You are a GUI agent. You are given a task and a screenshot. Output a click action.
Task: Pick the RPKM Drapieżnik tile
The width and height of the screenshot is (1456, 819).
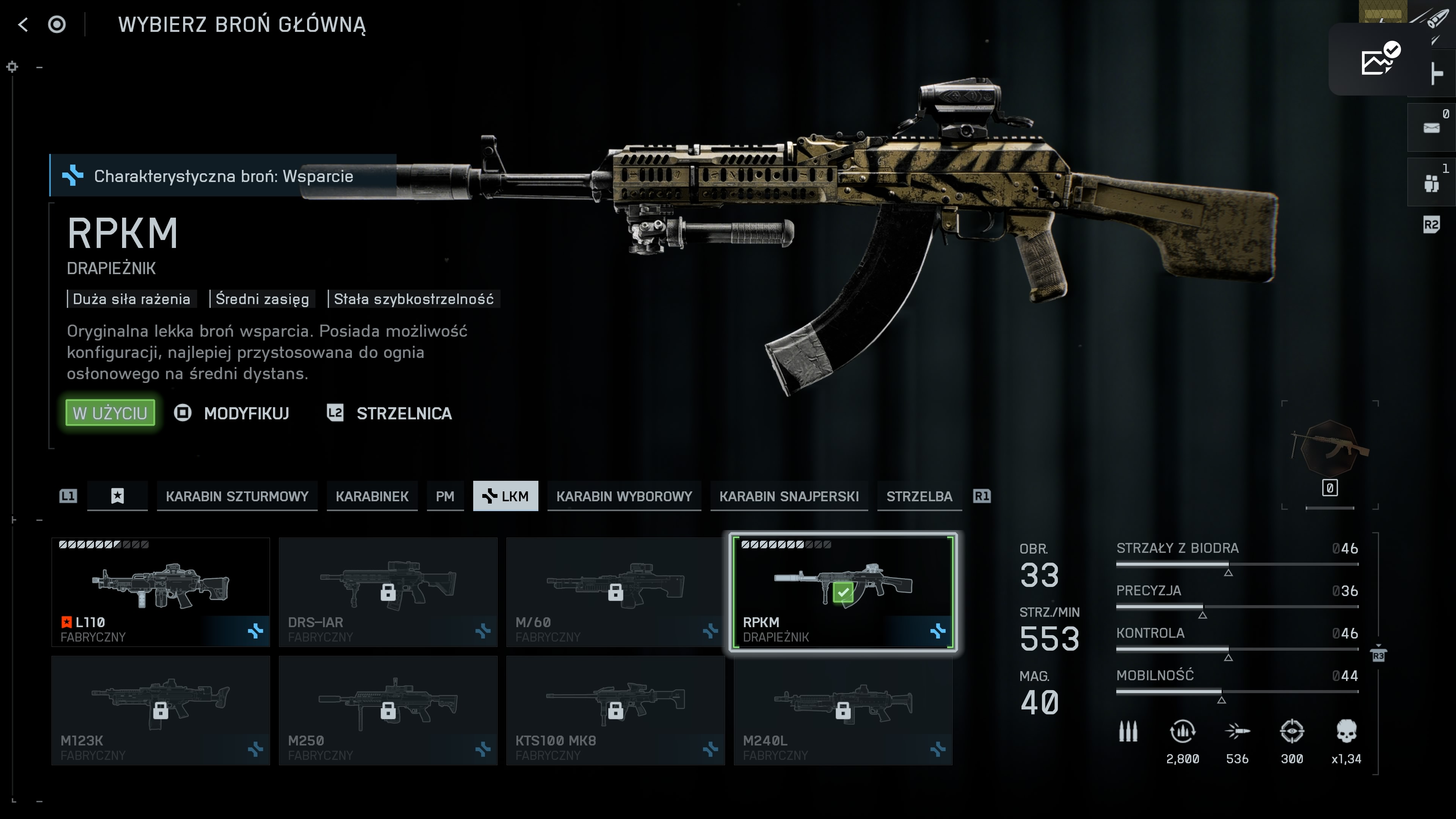point(843,592)
